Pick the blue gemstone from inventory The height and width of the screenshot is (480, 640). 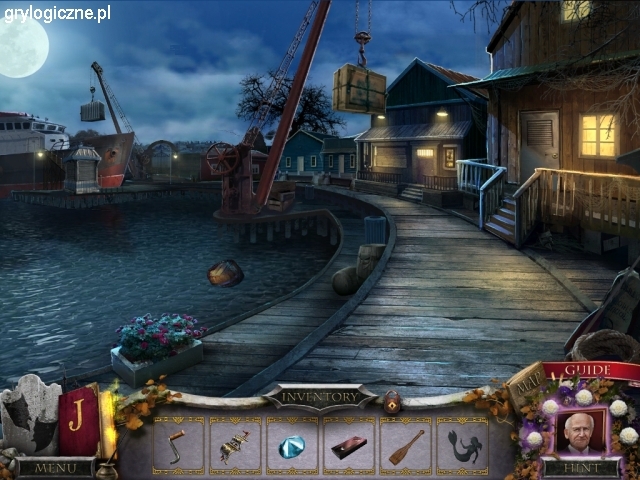pos(291,446)
